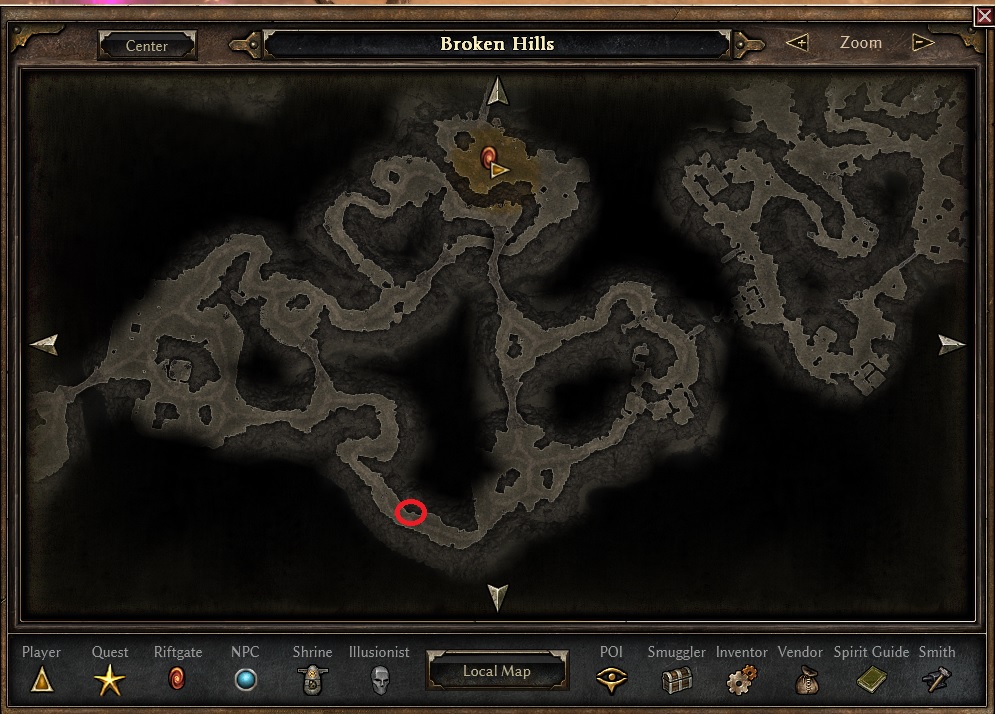
Task: Close the map window
Action: pyautogui.click(x=984, y=13)
